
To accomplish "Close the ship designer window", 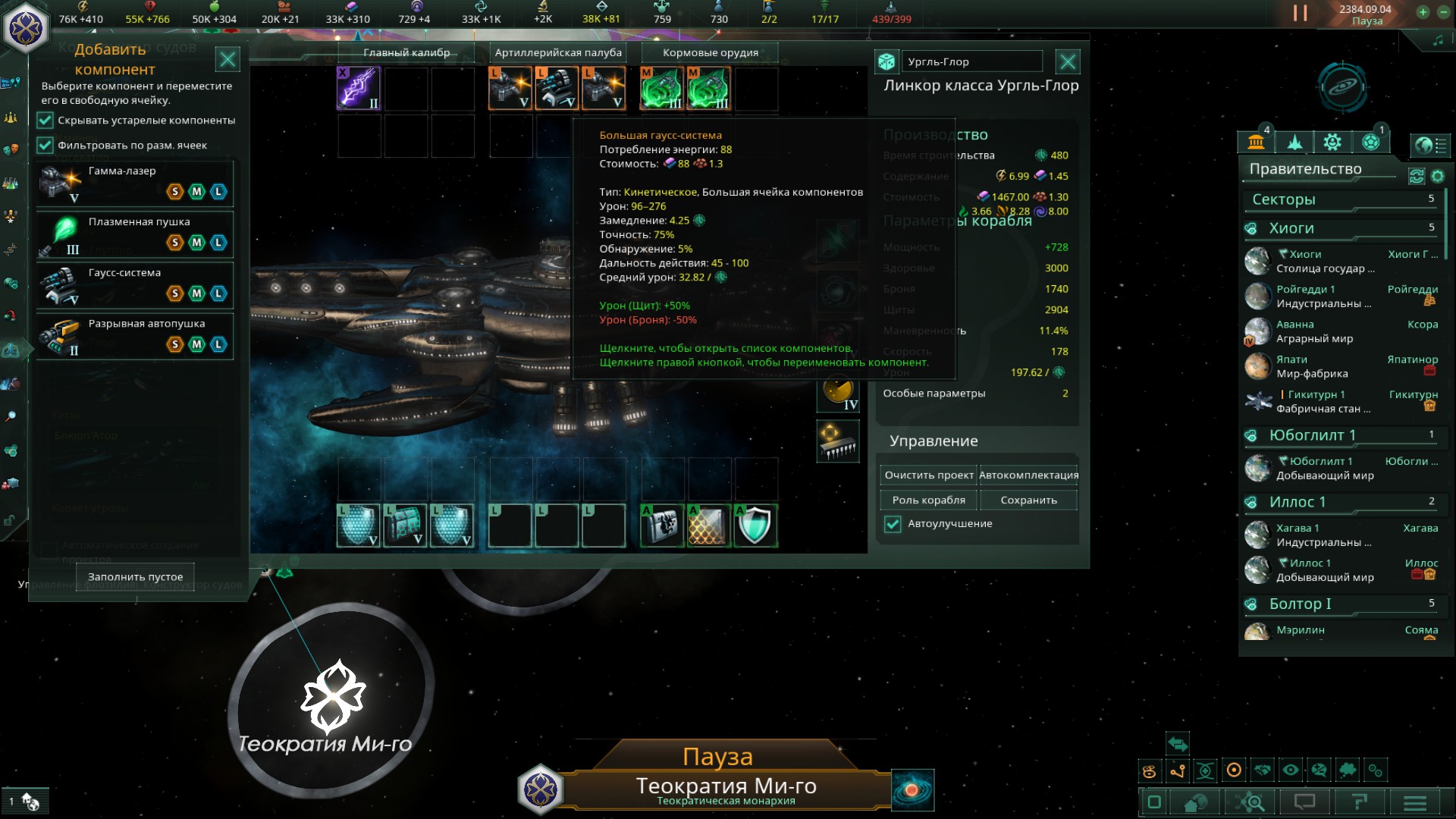I will point(1068,61).
